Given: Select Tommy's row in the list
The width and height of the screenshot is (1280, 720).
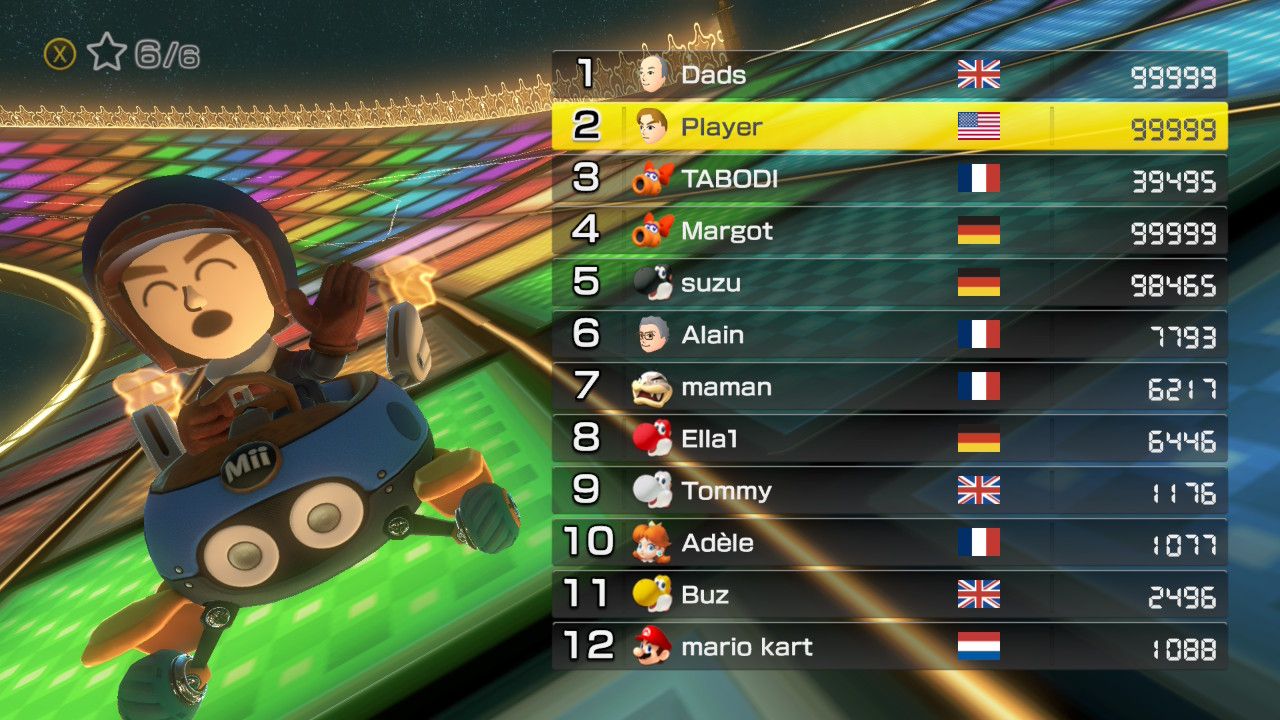Looking at the screenshot, I should coord(889,491).
